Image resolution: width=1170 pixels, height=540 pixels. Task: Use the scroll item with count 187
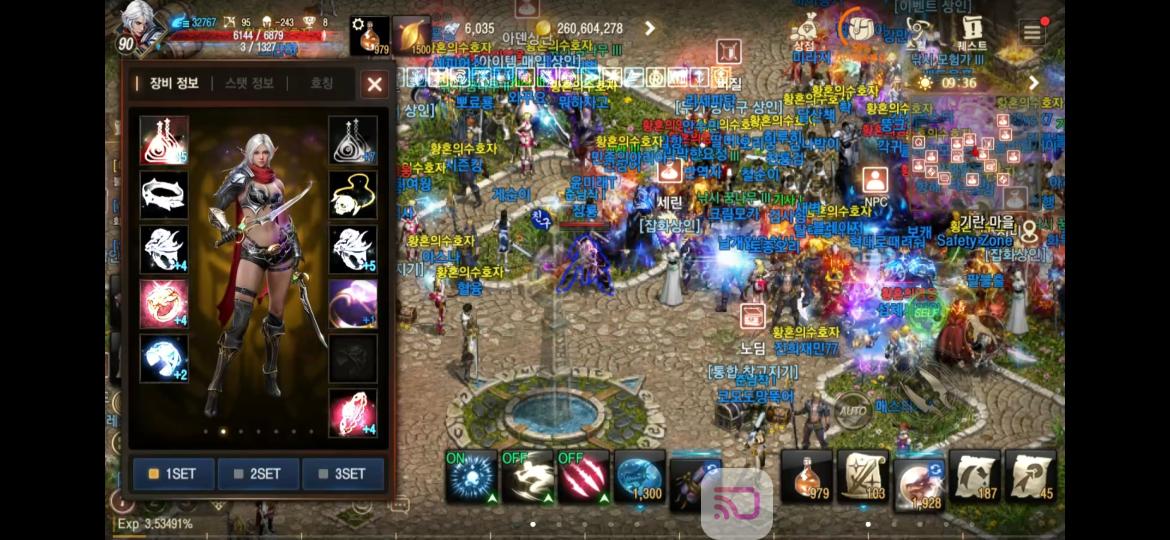pos(975,476)
